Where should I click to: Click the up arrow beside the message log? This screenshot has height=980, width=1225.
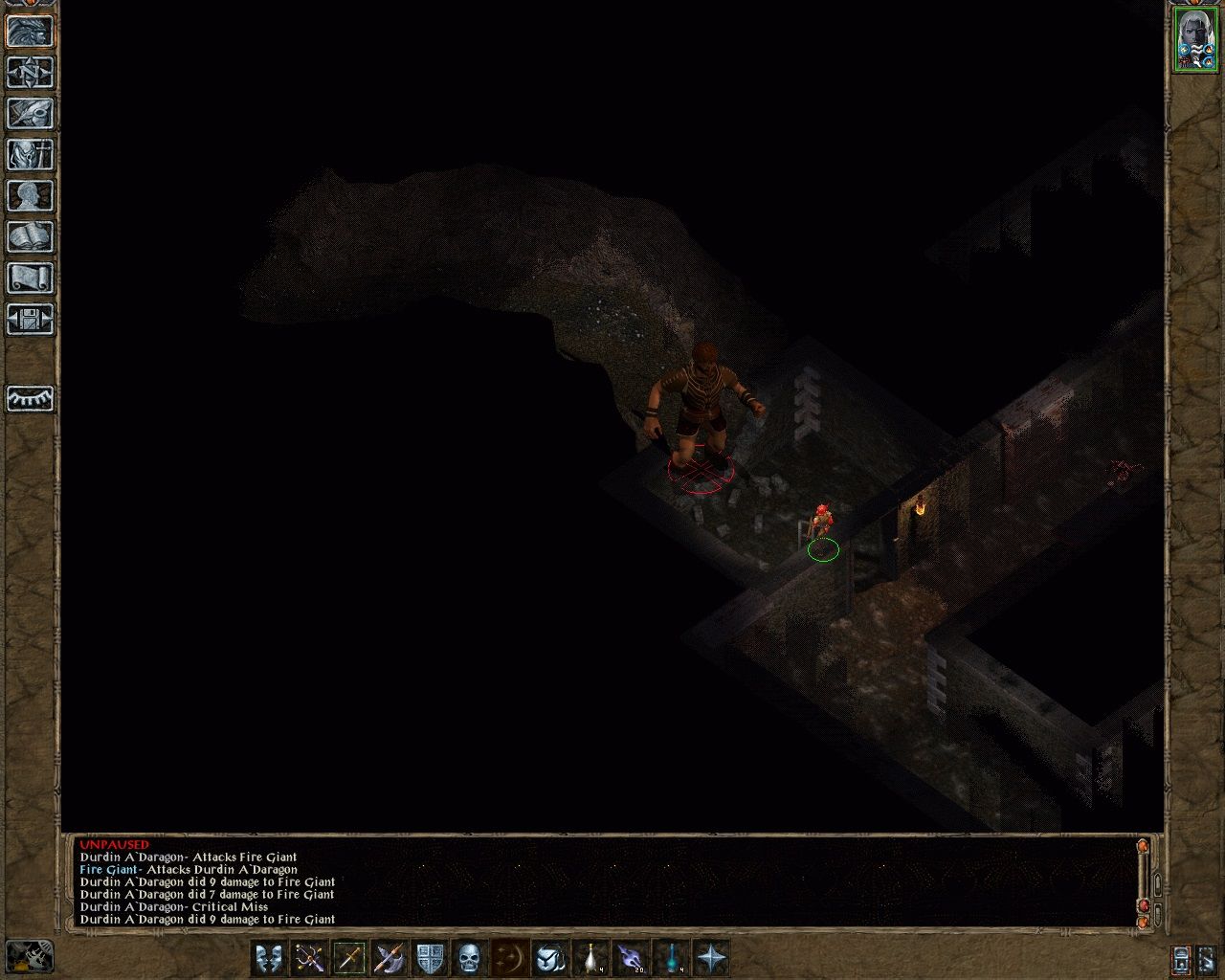[x=1158, y=884]
